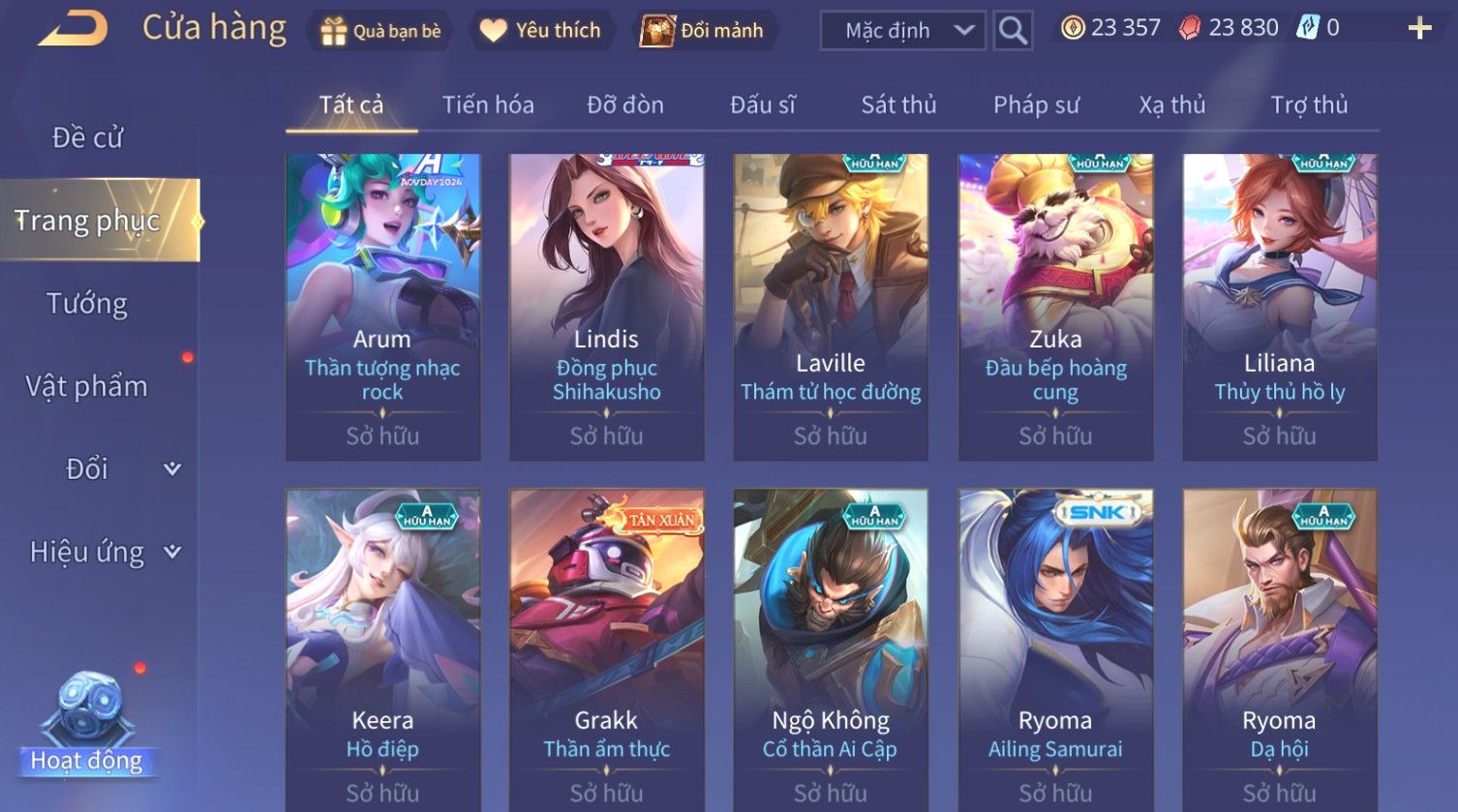Open the Hoạt động events icon
1458x812 pixels.
point(87,726)
